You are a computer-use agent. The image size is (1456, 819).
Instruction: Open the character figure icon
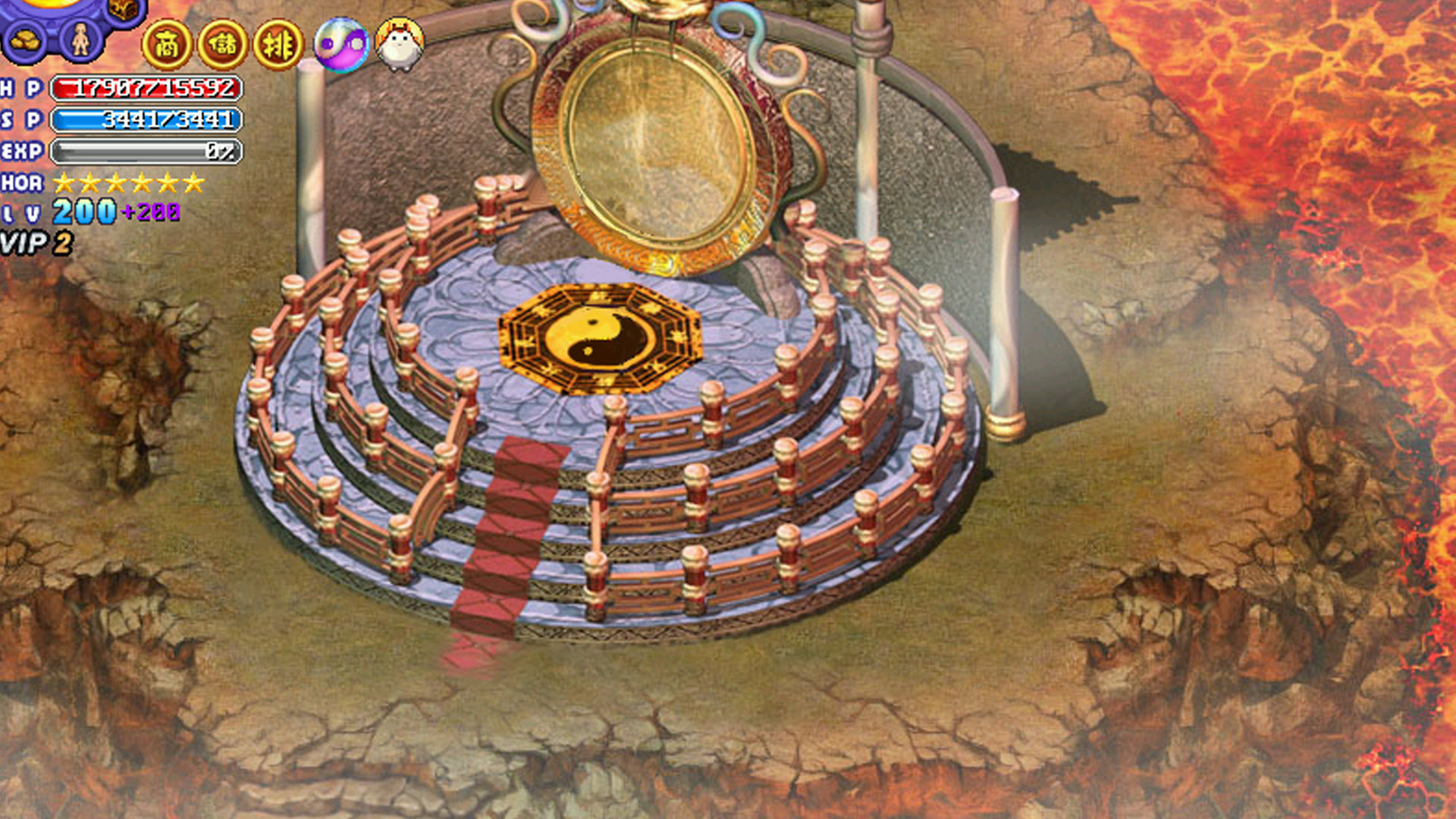point(80,39)
